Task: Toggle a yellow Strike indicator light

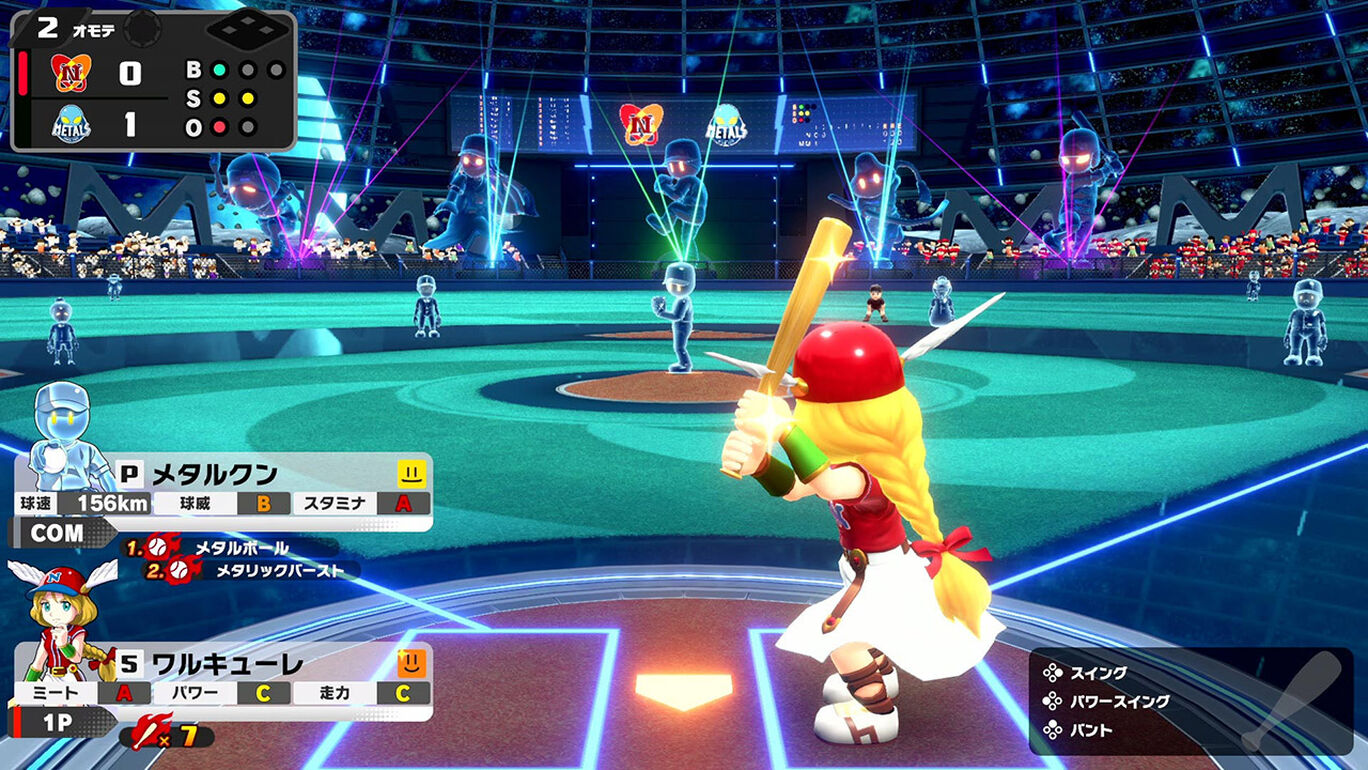Action: click(x=217, y=98)
